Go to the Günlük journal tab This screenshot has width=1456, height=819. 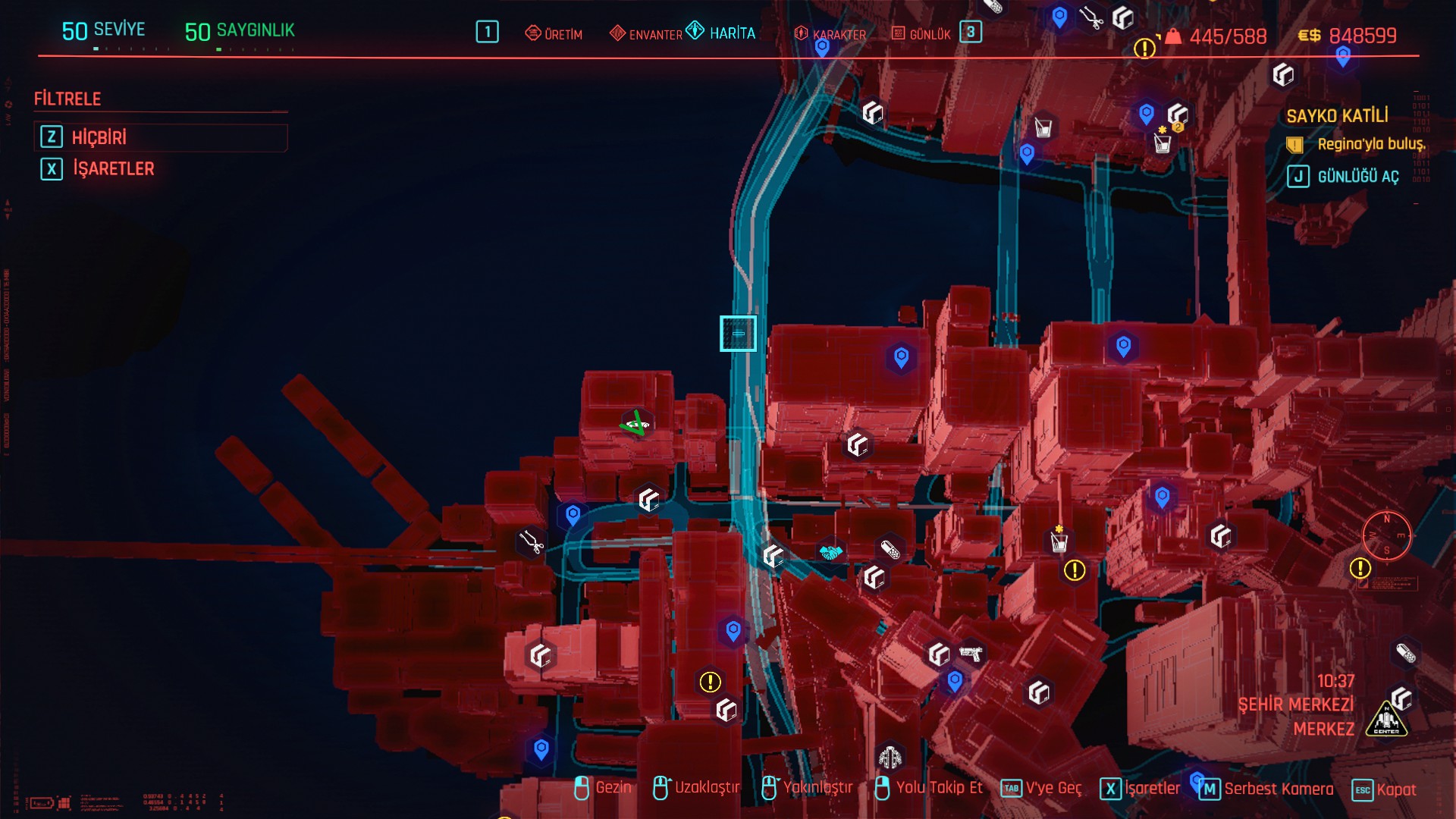click(921, 34)
